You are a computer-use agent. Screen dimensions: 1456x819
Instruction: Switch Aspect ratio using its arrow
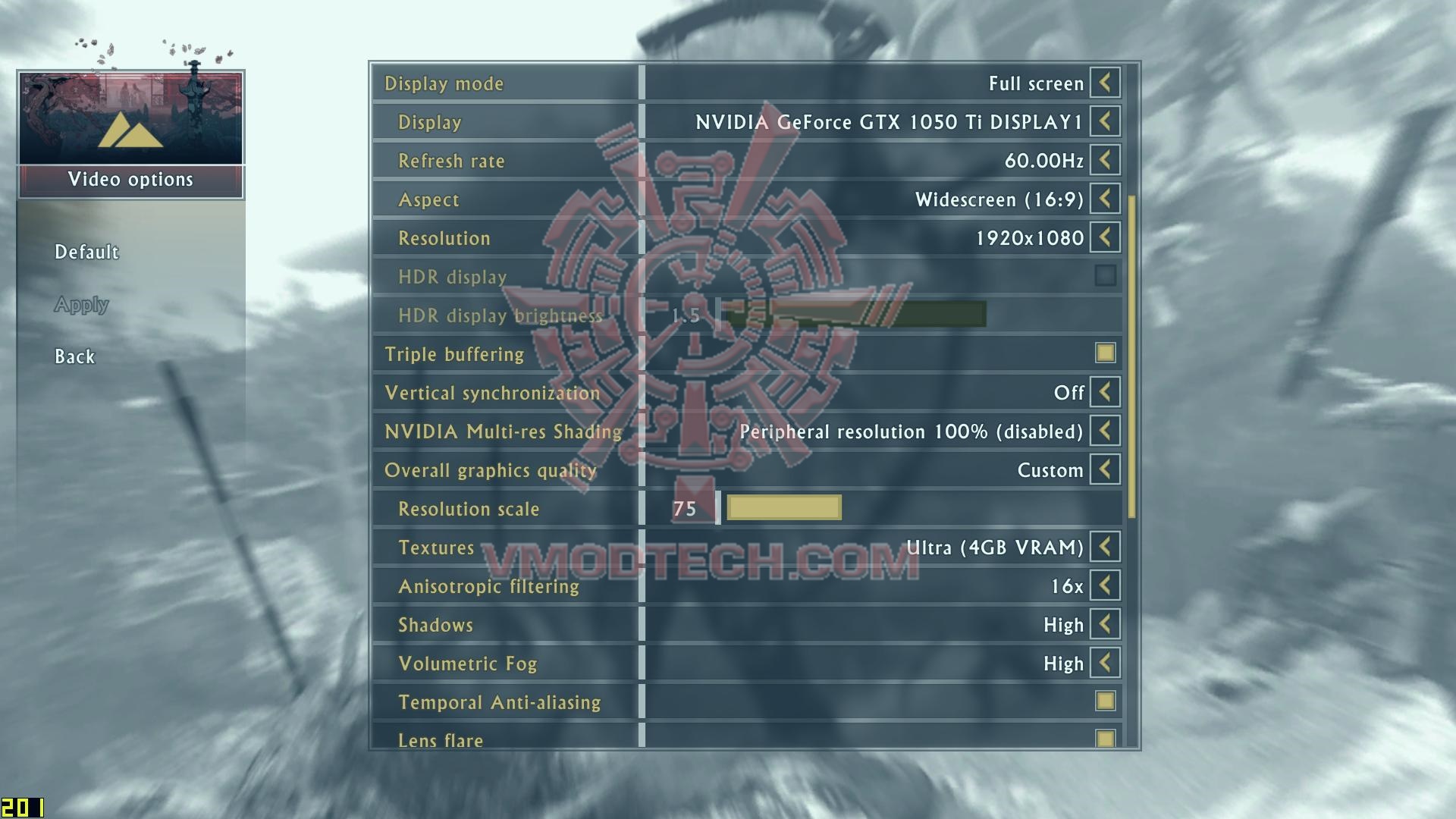point(1105,199)
